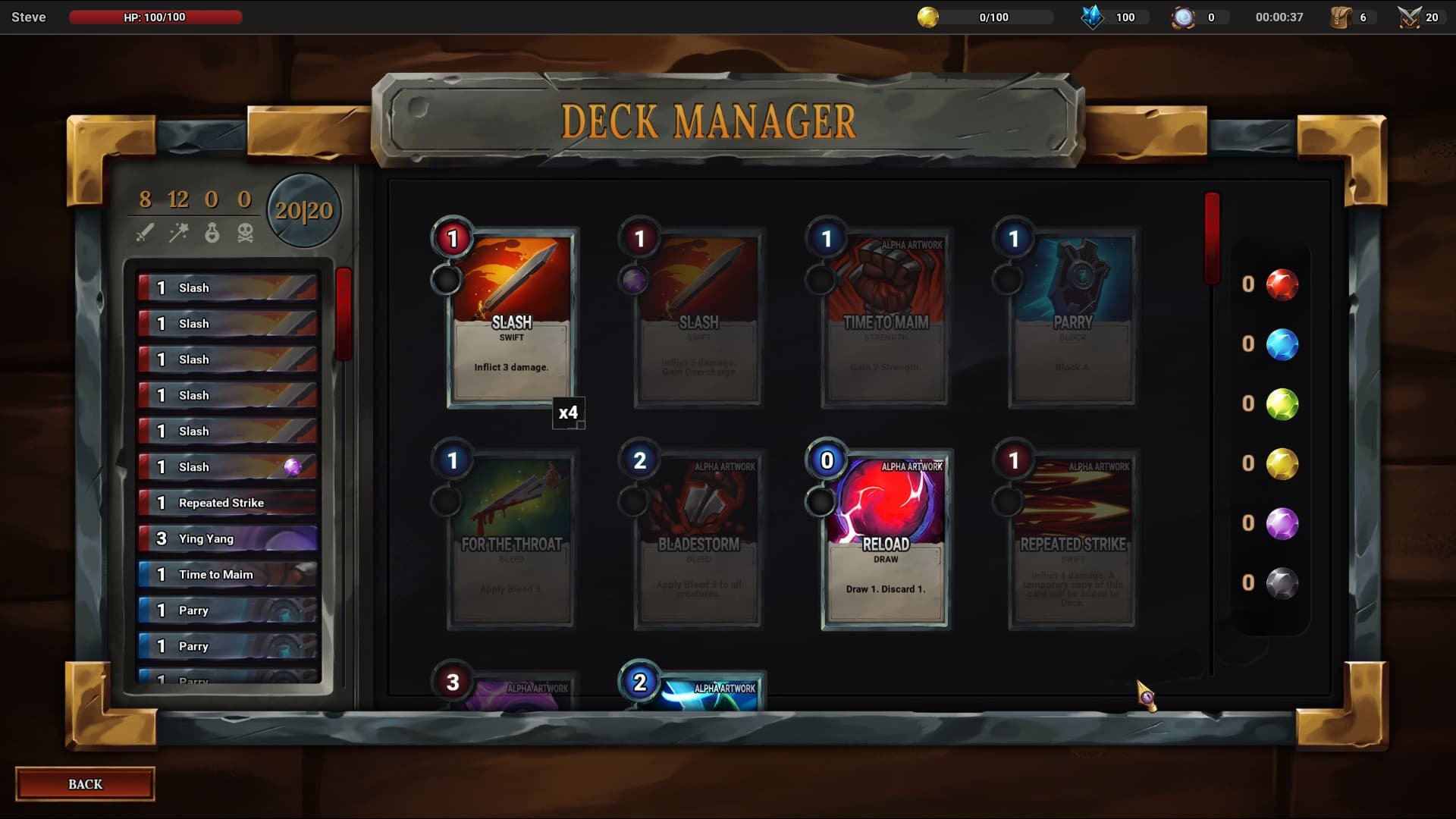Toggle the green gem filter
1456x819 pixels.
pyautogui.click(x=1280, y=403)
